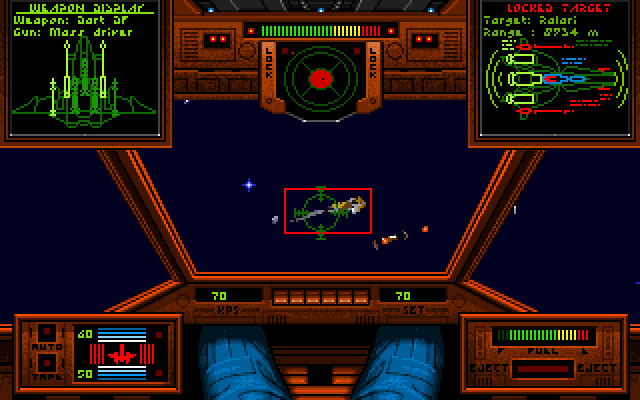Viewport: 640px width, 400px height.
Task: Click the circular radar scope
Action: click(320, 78)
